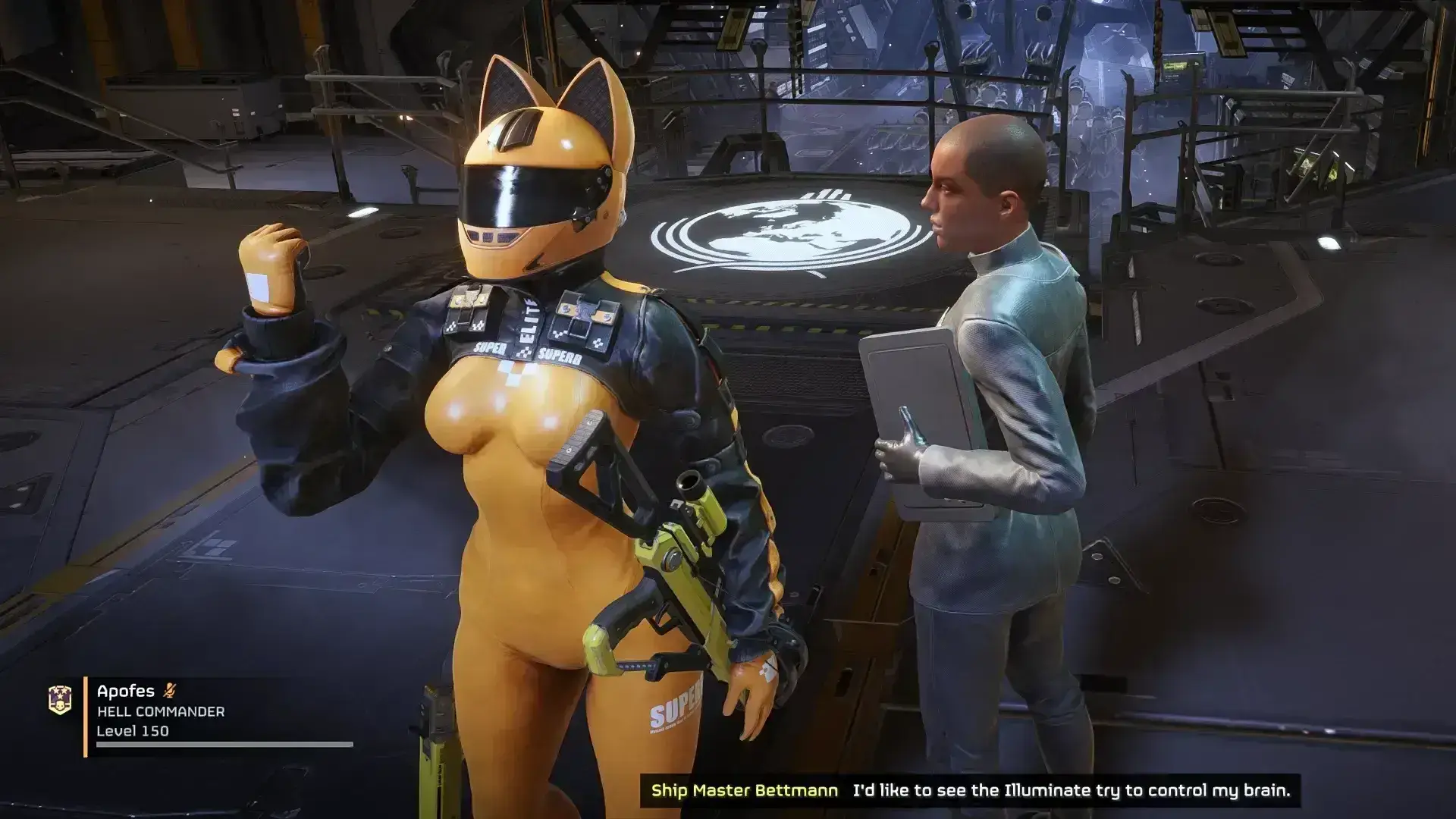Viewport: 1456px width, 819px height.
Task: Click the Hell Commander rank badge icon
Action: [x=60, y=701]
